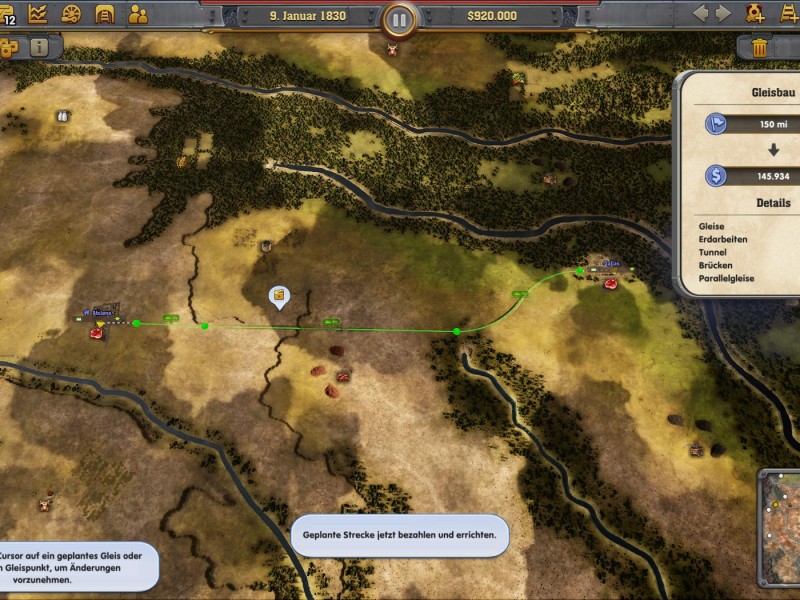The width and height of the screenshot is (800, 600).
Task: Pause the game with the center button
Action: coord(399,18)
